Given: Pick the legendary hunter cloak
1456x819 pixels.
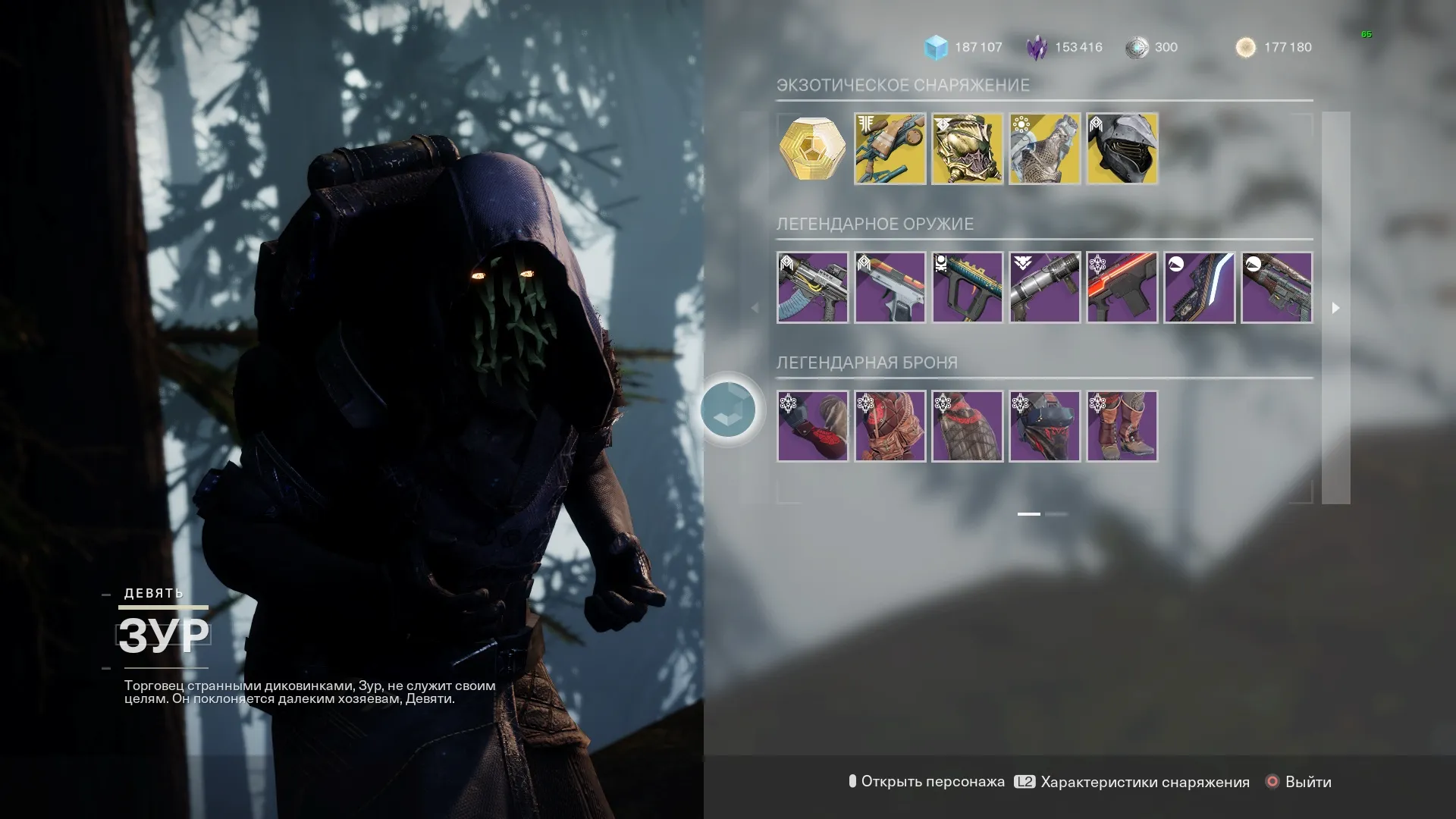Looking at the screenshot, I should (x=967, y=426).
